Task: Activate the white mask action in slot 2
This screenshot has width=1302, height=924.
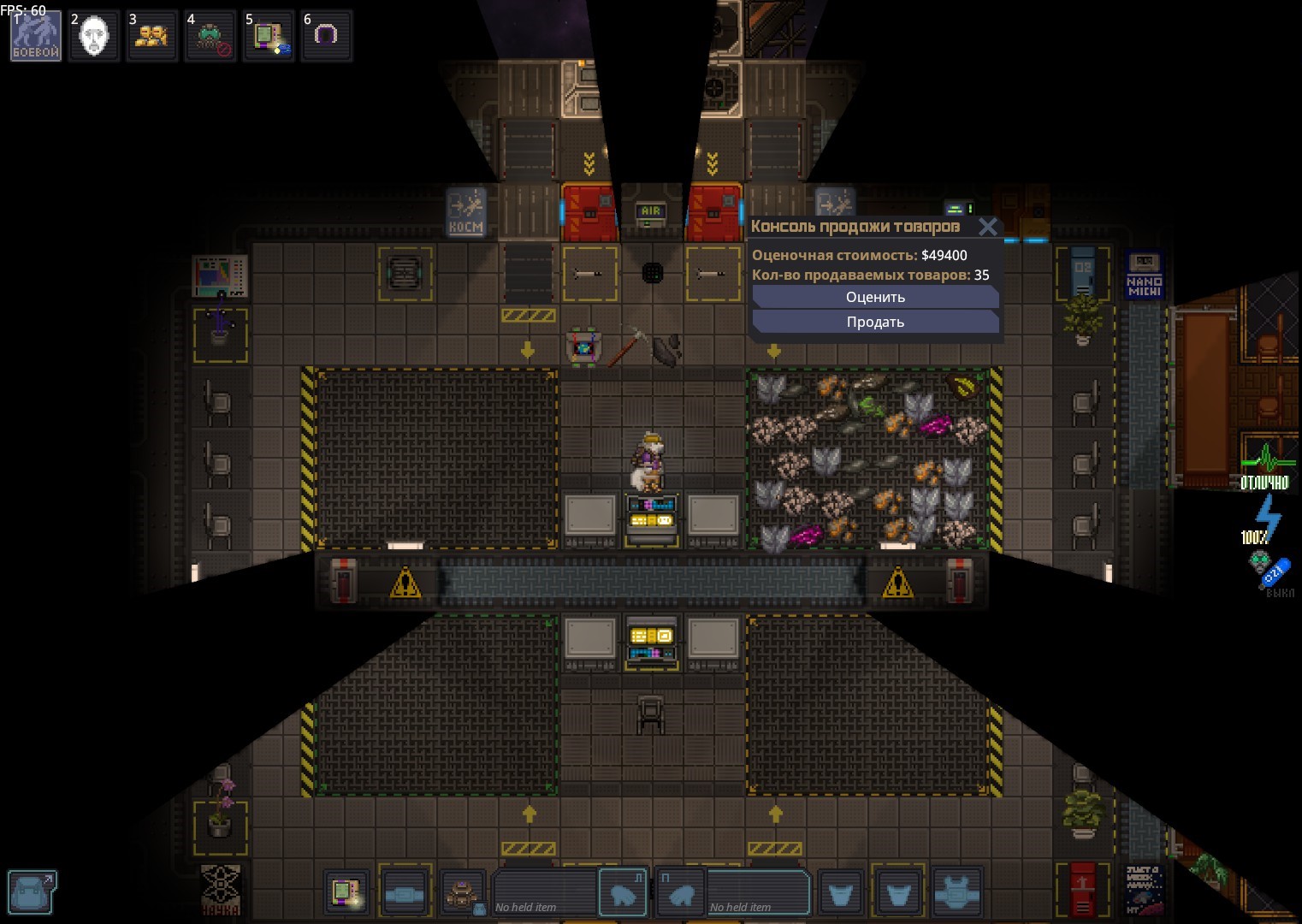Action: pos(94,36)
